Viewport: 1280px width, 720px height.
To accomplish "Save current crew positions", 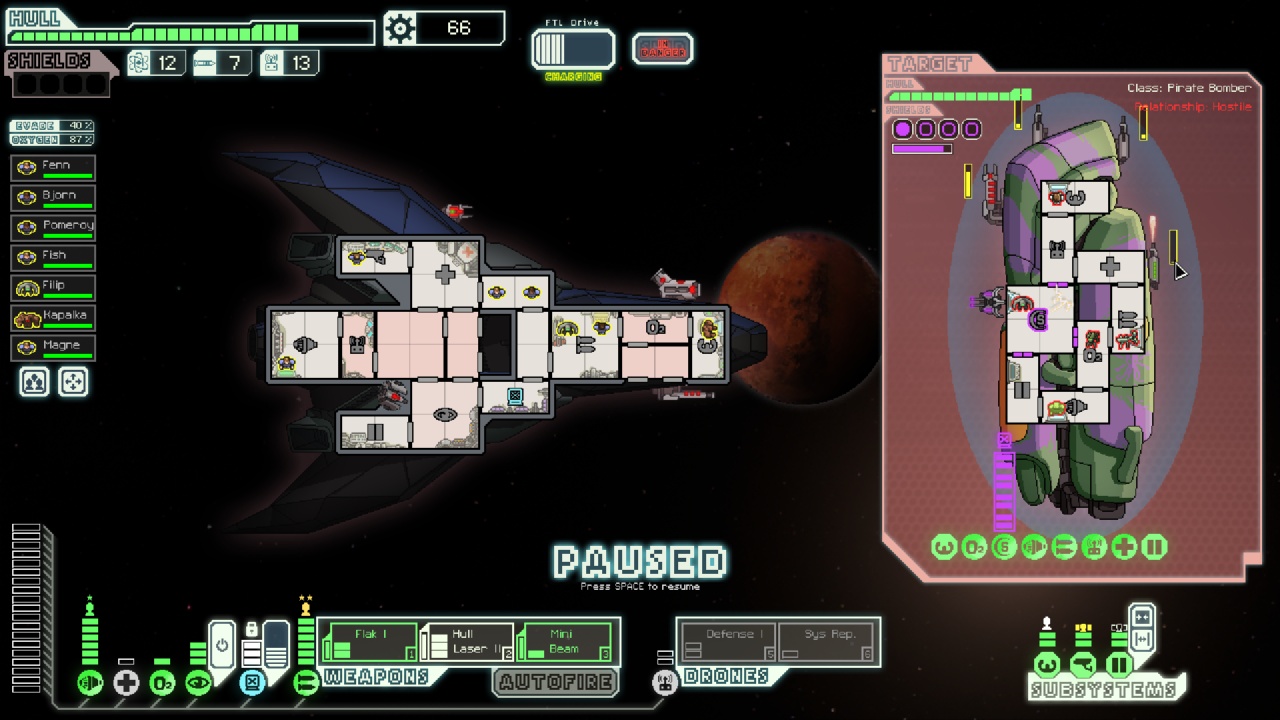I will (35, 382).
